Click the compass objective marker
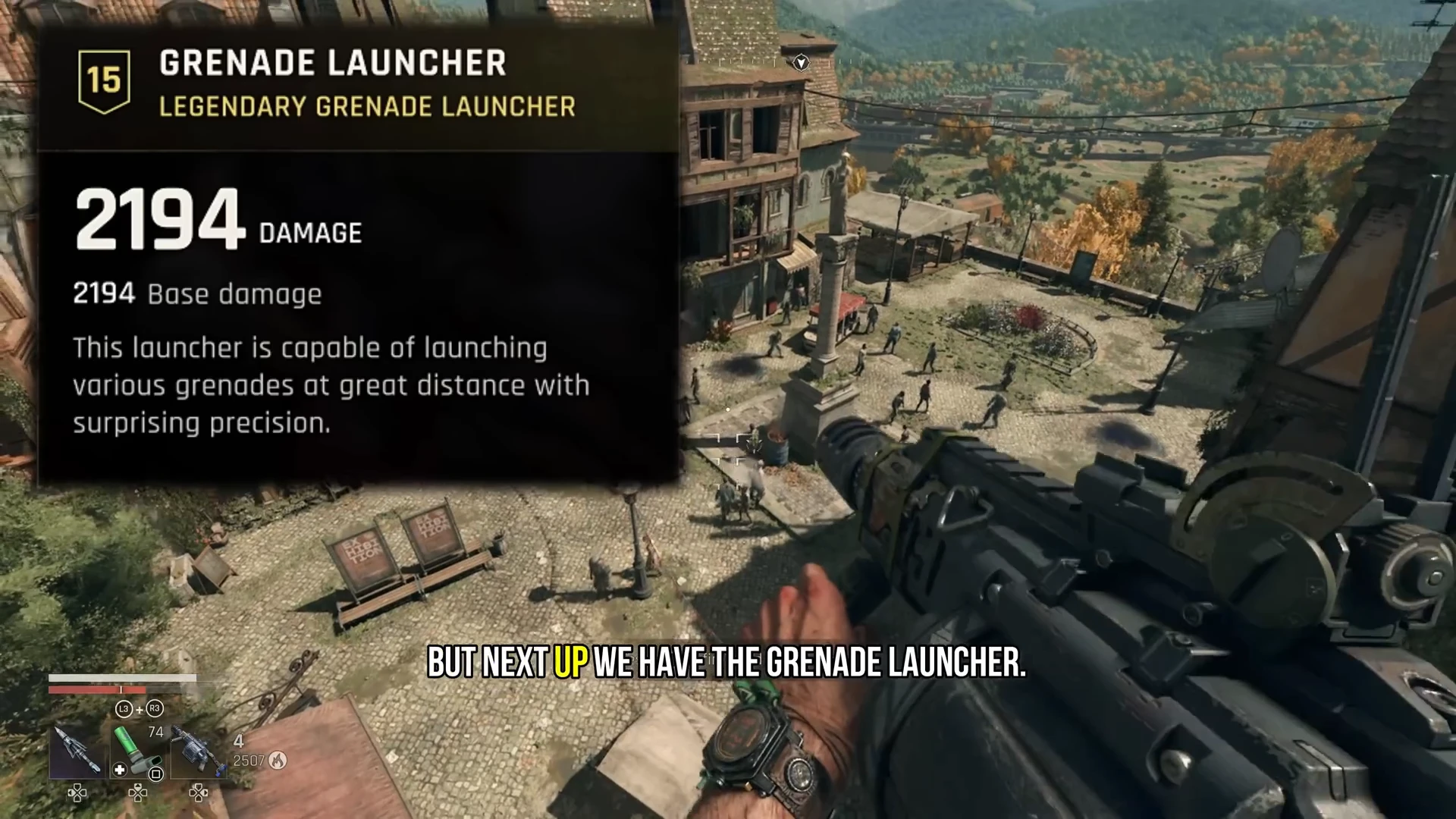 801,62
